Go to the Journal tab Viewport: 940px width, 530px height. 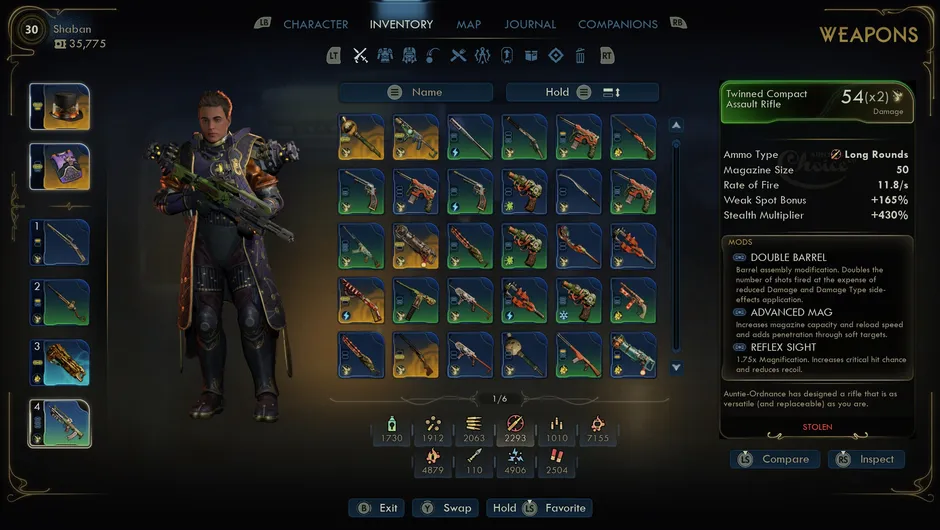(530, 24)
